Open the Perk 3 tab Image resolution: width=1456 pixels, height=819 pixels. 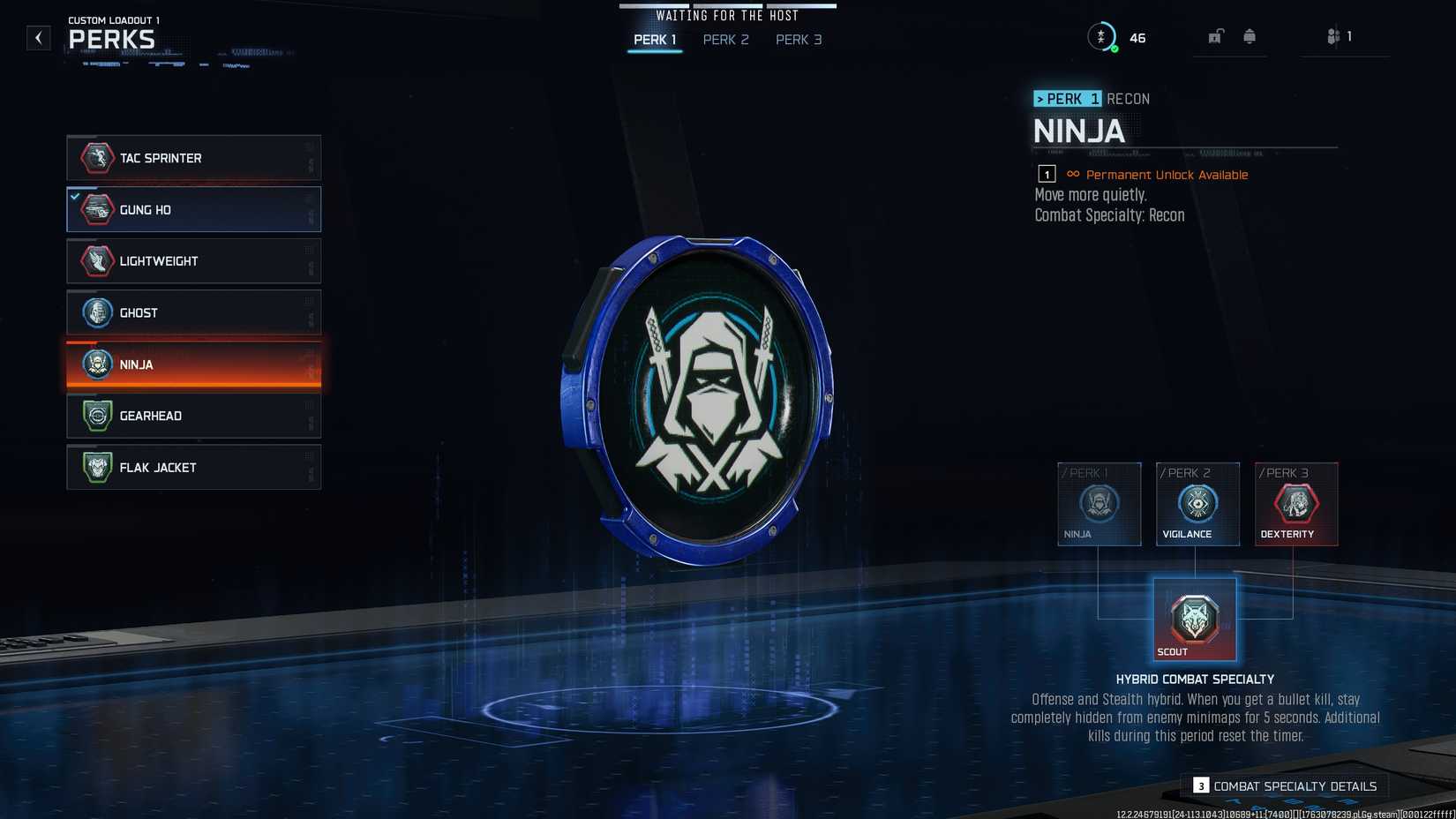point(798,40)
